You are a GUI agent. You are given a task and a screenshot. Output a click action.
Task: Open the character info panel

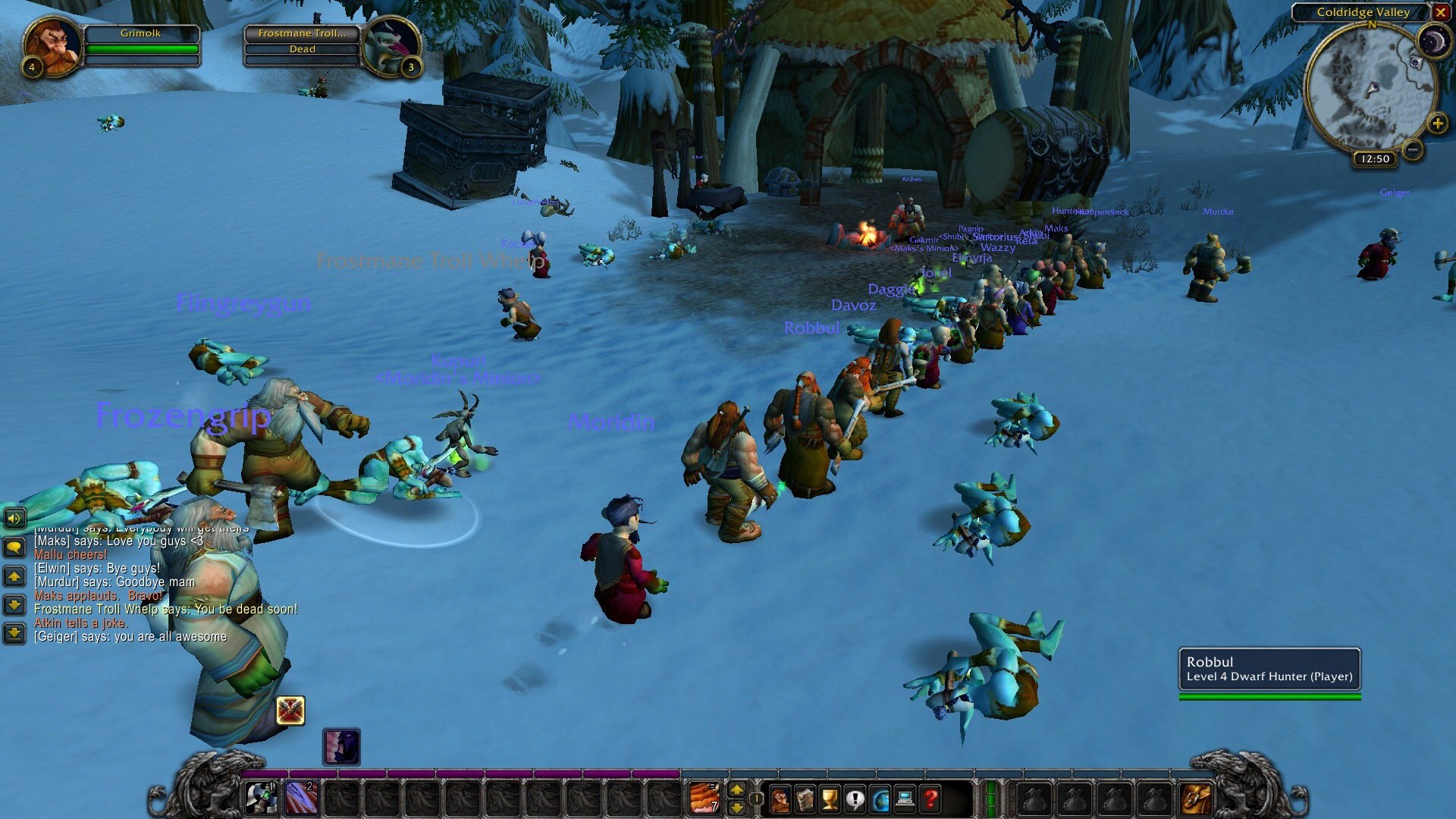[x=780, y=799]
